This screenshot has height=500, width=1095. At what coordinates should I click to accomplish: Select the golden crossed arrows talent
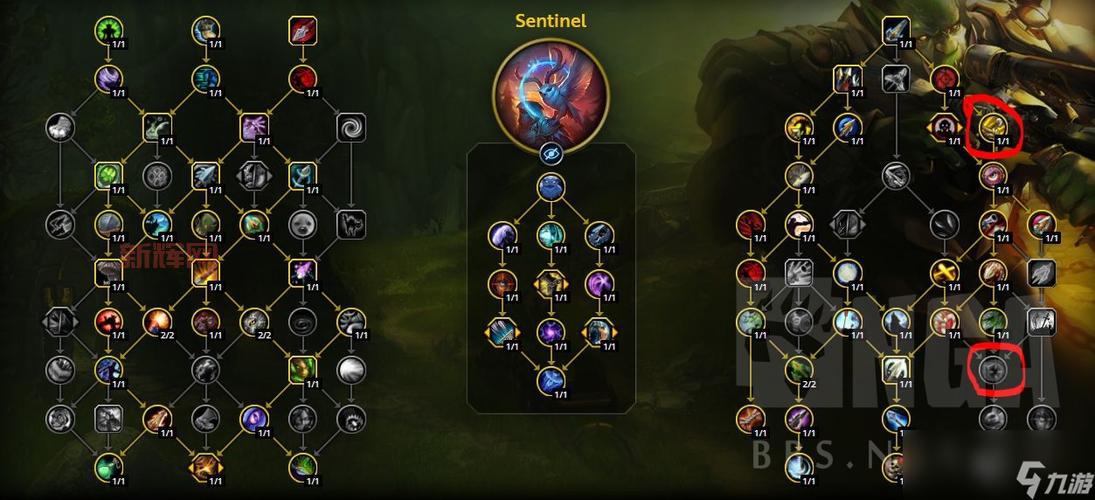pos(945,272)
